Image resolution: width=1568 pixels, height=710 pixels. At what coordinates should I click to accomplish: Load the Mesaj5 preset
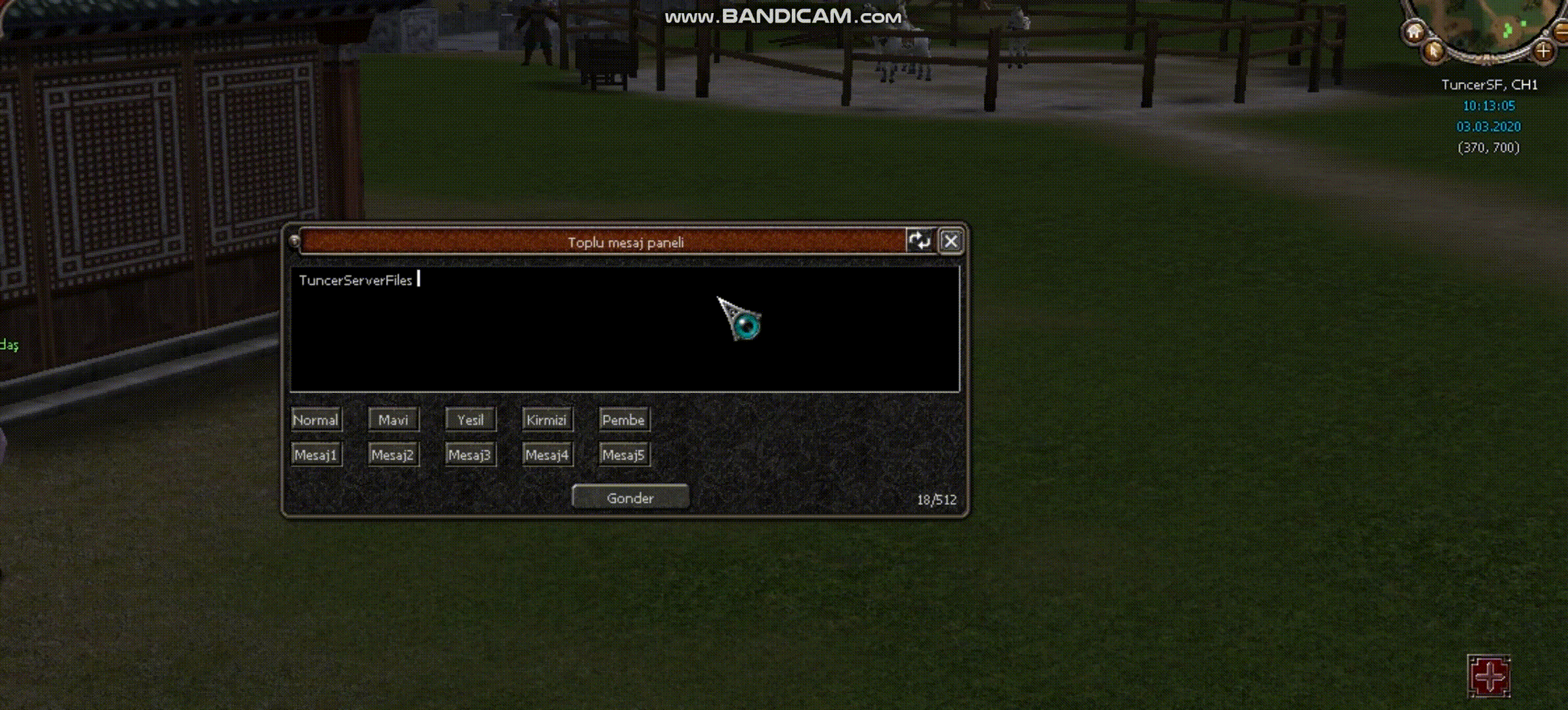(624, 455)
